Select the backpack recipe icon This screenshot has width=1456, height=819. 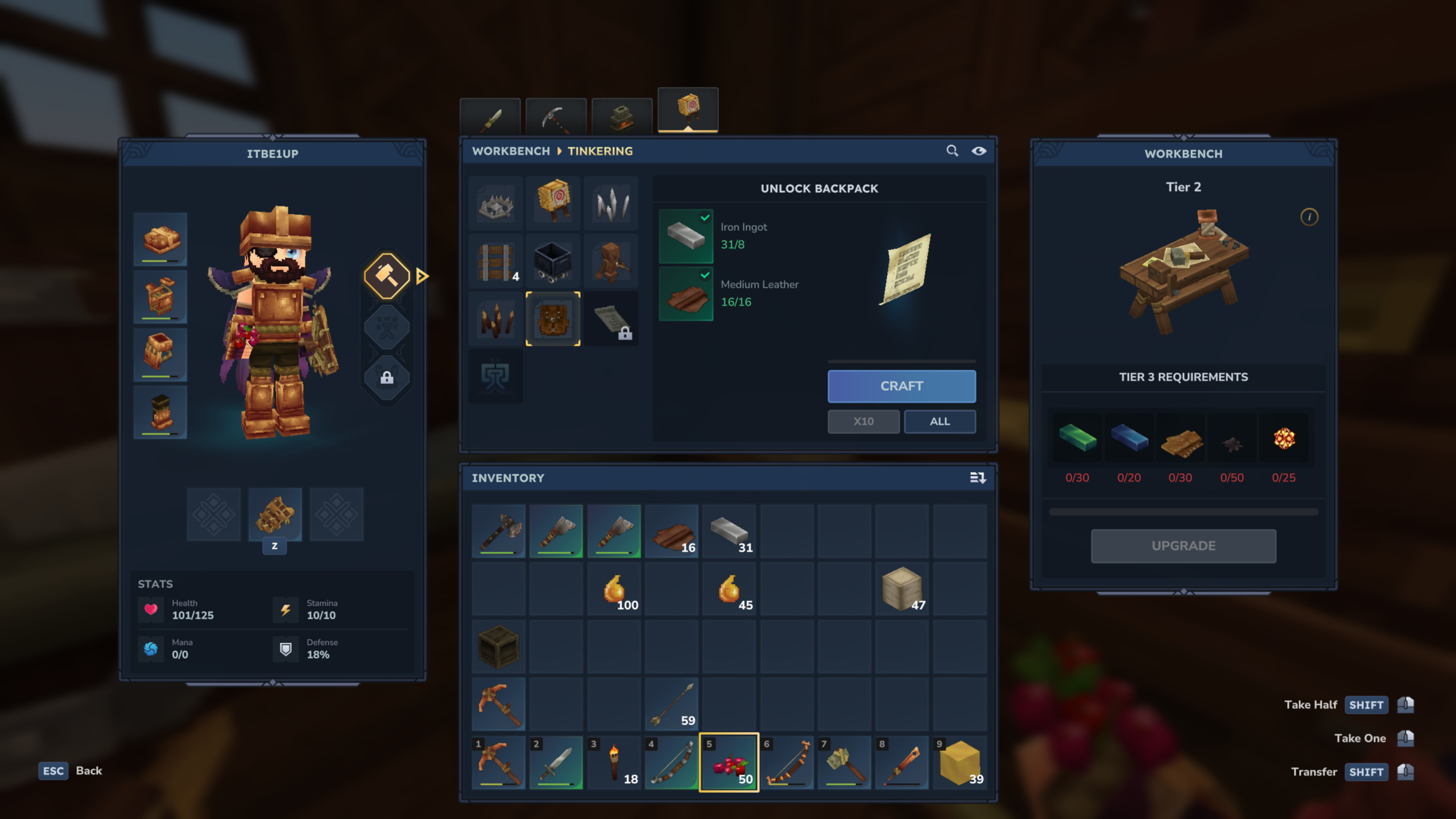coord(553,318)
